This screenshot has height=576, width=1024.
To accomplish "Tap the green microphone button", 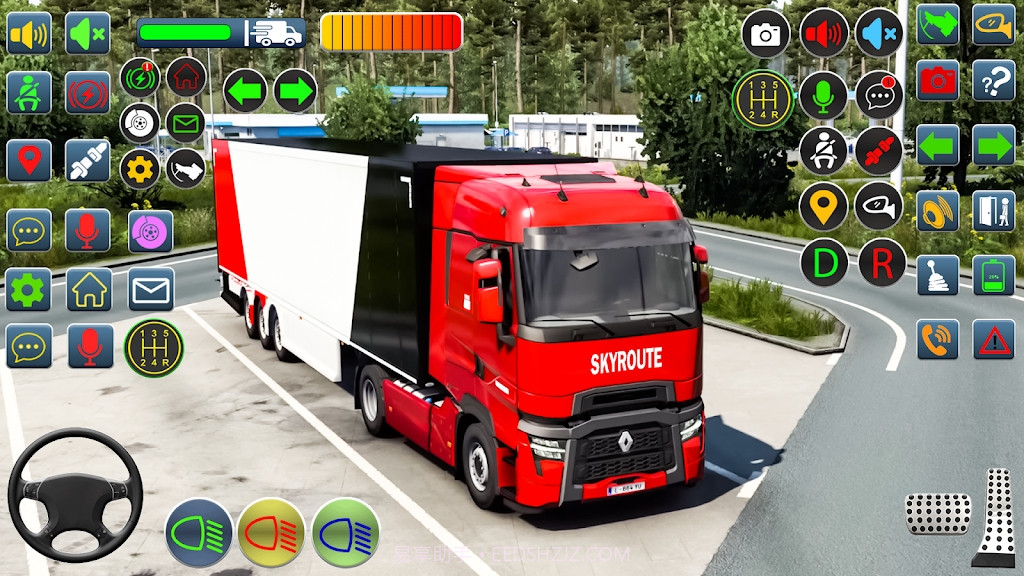I will coord(823,95).
